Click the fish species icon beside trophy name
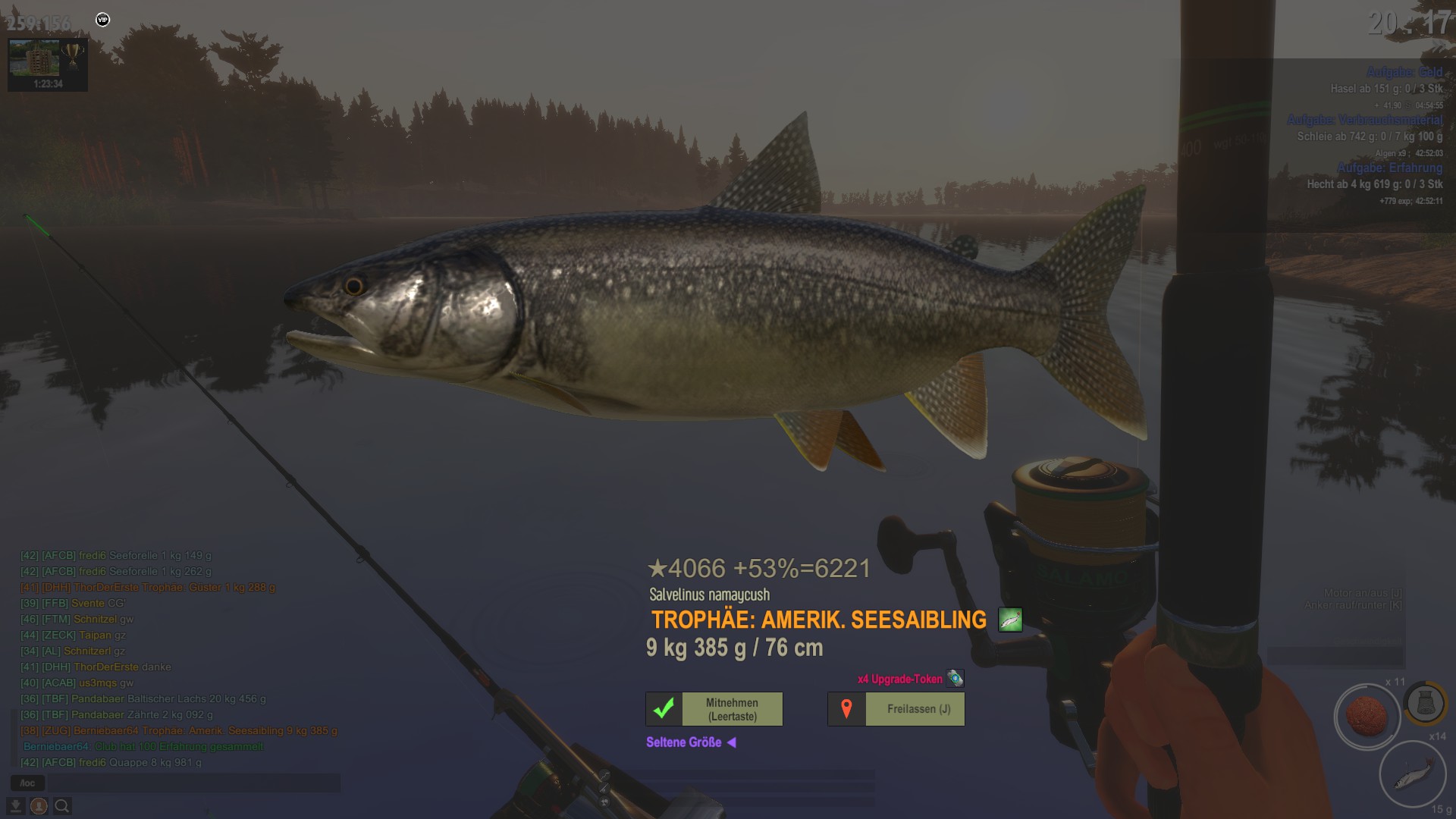This screenshot has width=1456, height=819. tap(1010, 620)
